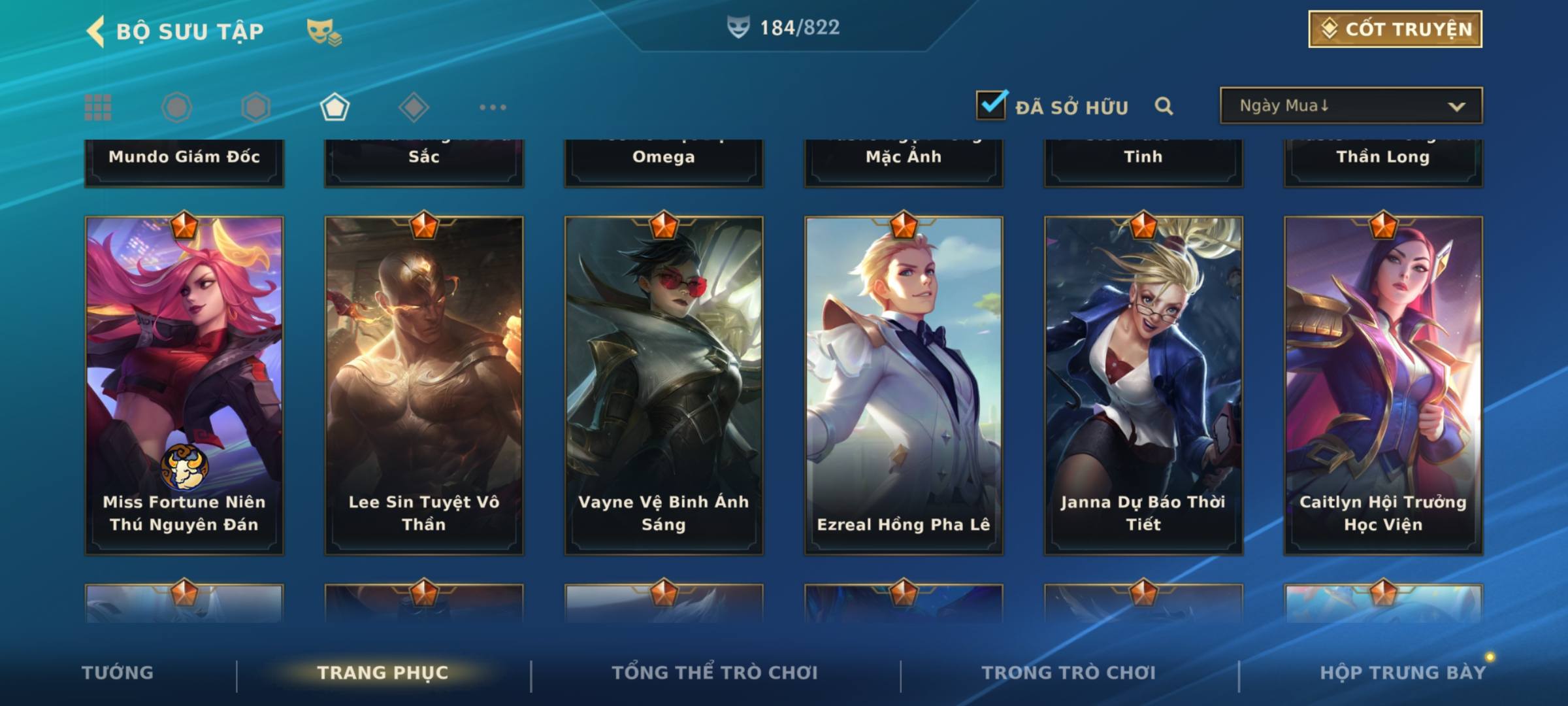Switch to the Tướng tab

(118, 673)
